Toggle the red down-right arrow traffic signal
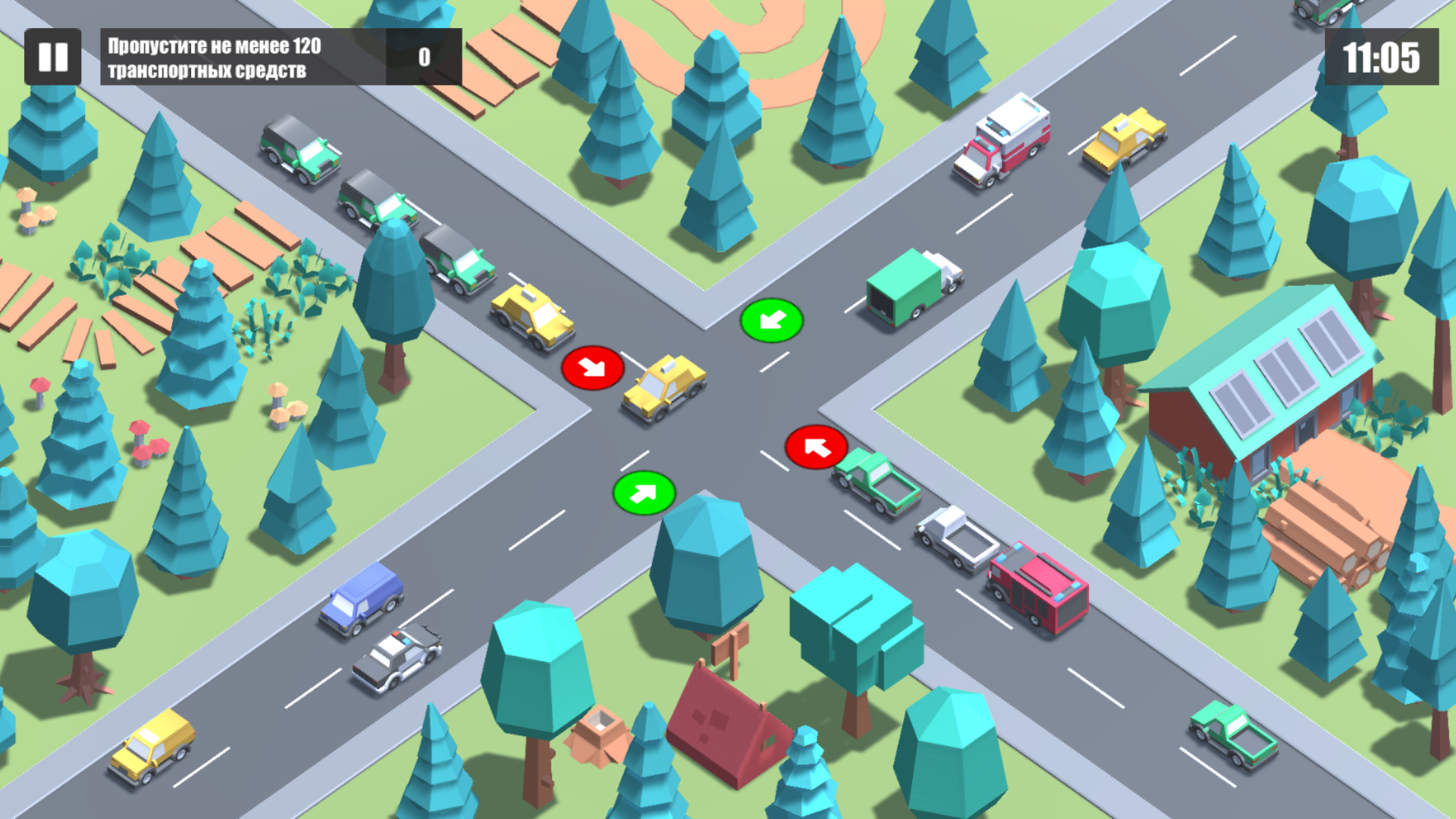 (x=594, y=366)
